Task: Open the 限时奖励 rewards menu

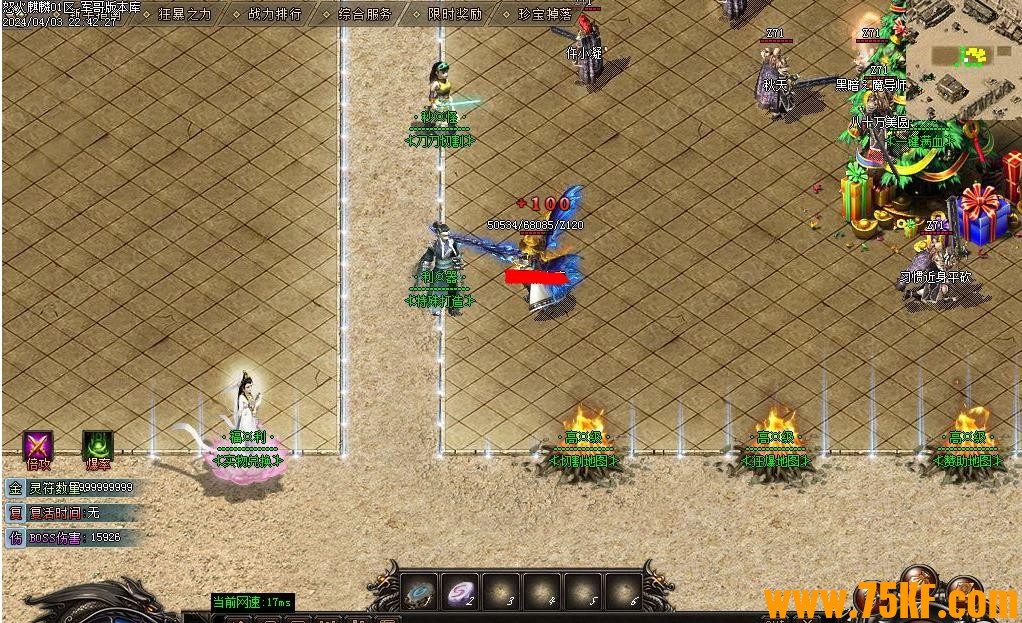Action: point(454,14)
